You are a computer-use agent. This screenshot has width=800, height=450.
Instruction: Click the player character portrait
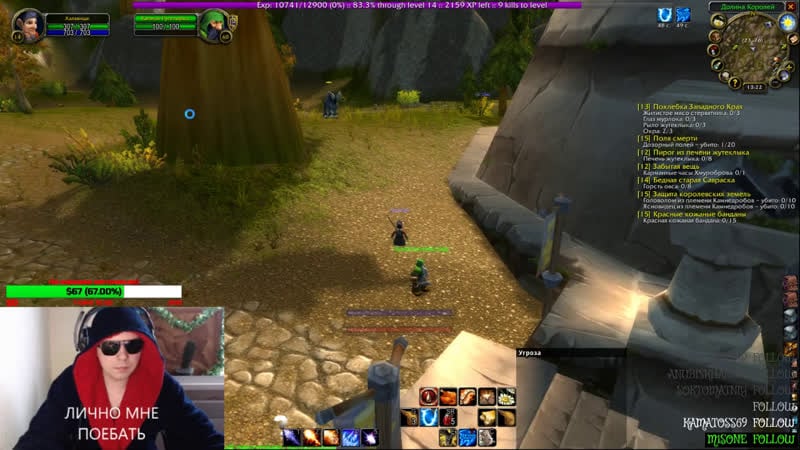pyautogui.click(x=27, y=24)
